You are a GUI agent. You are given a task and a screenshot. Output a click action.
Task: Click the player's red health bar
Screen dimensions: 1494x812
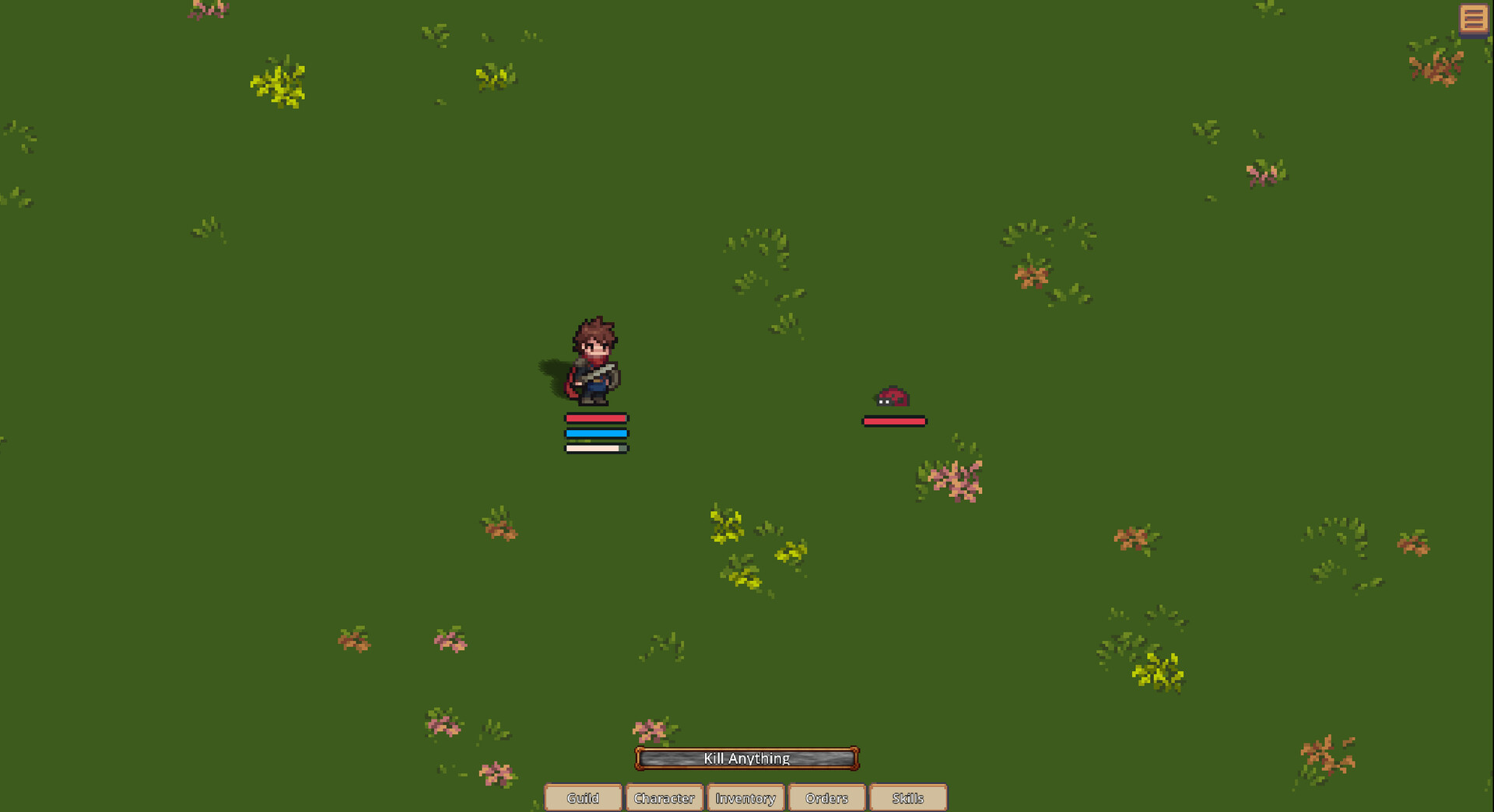click(x=595, y=418)
